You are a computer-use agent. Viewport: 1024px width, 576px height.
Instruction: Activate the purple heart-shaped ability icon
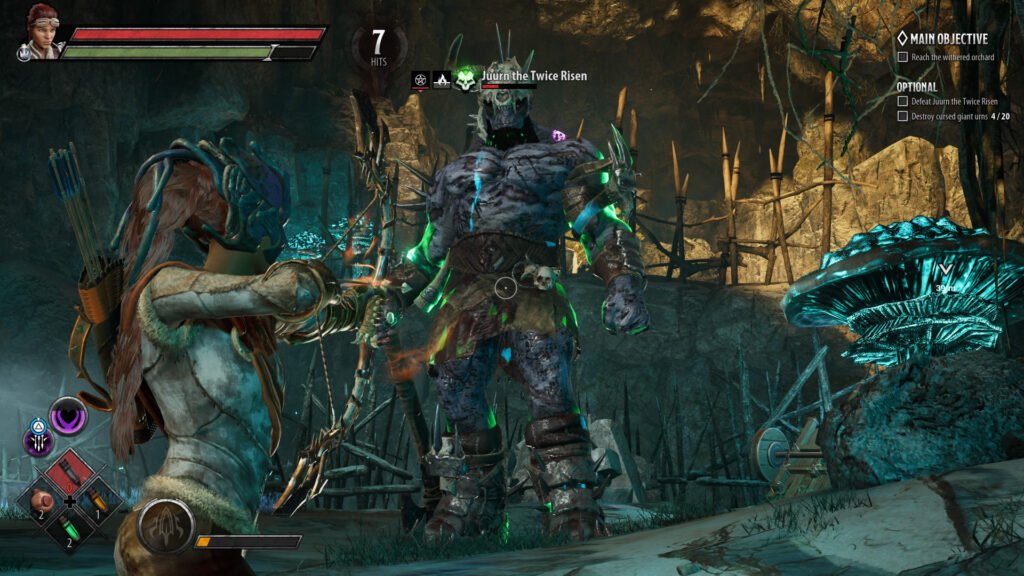pyautogui.click(x=69, y=415)
